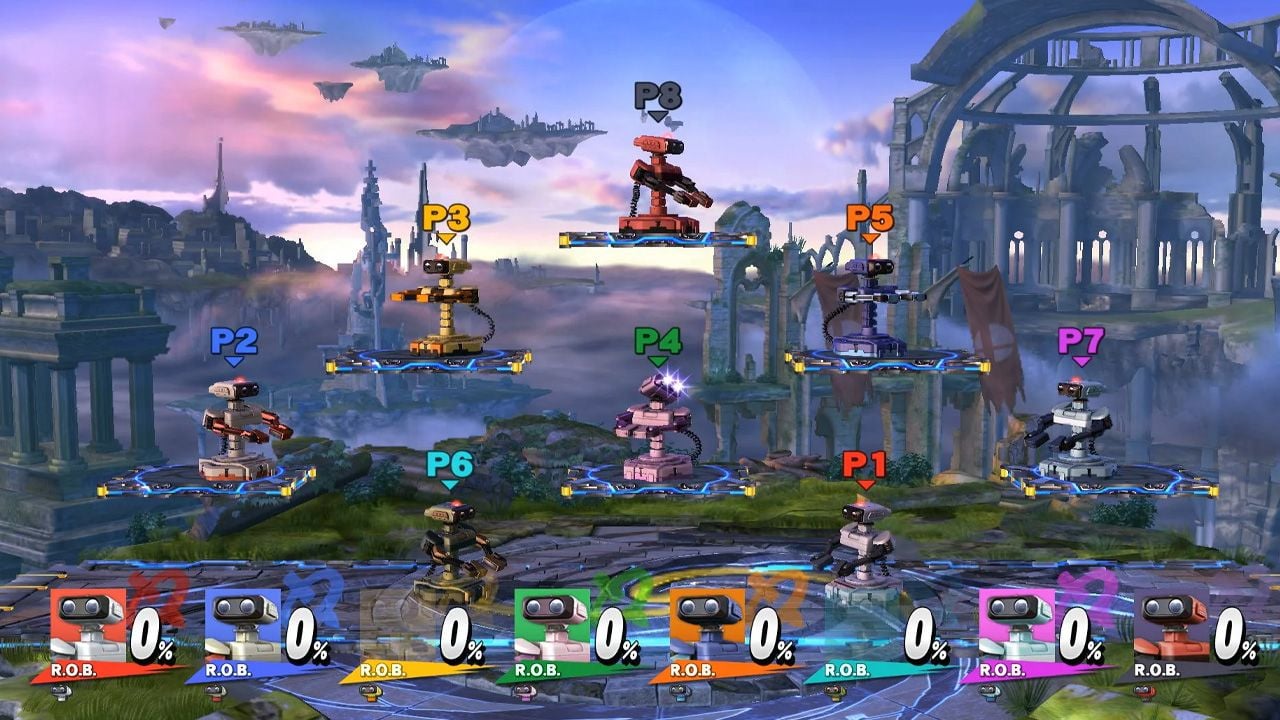The height and width of the screenshot is (720, 1280).
Task: Select the red player one R.O.B. portrait
Action: pyautogui.click(x=88, y=624)
